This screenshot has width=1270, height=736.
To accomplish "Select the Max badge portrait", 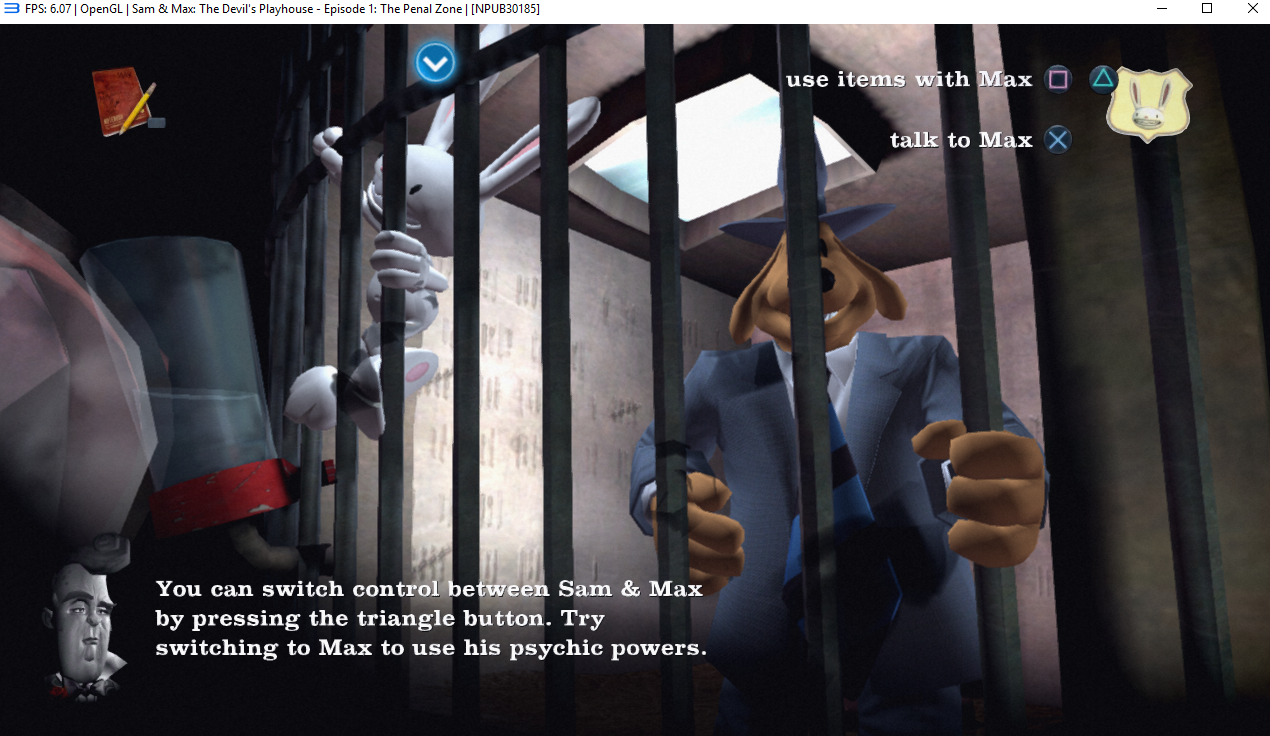I will 1149,102.
